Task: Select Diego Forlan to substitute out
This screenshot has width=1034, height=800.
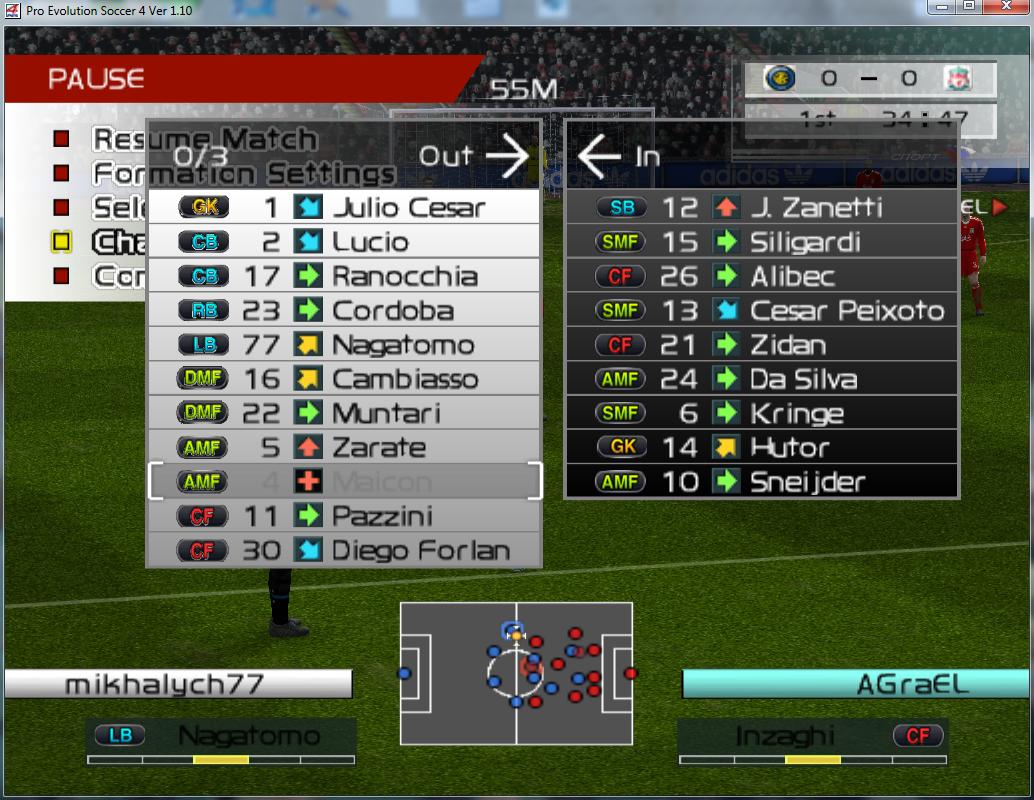Action: click(x=343, y=550)
